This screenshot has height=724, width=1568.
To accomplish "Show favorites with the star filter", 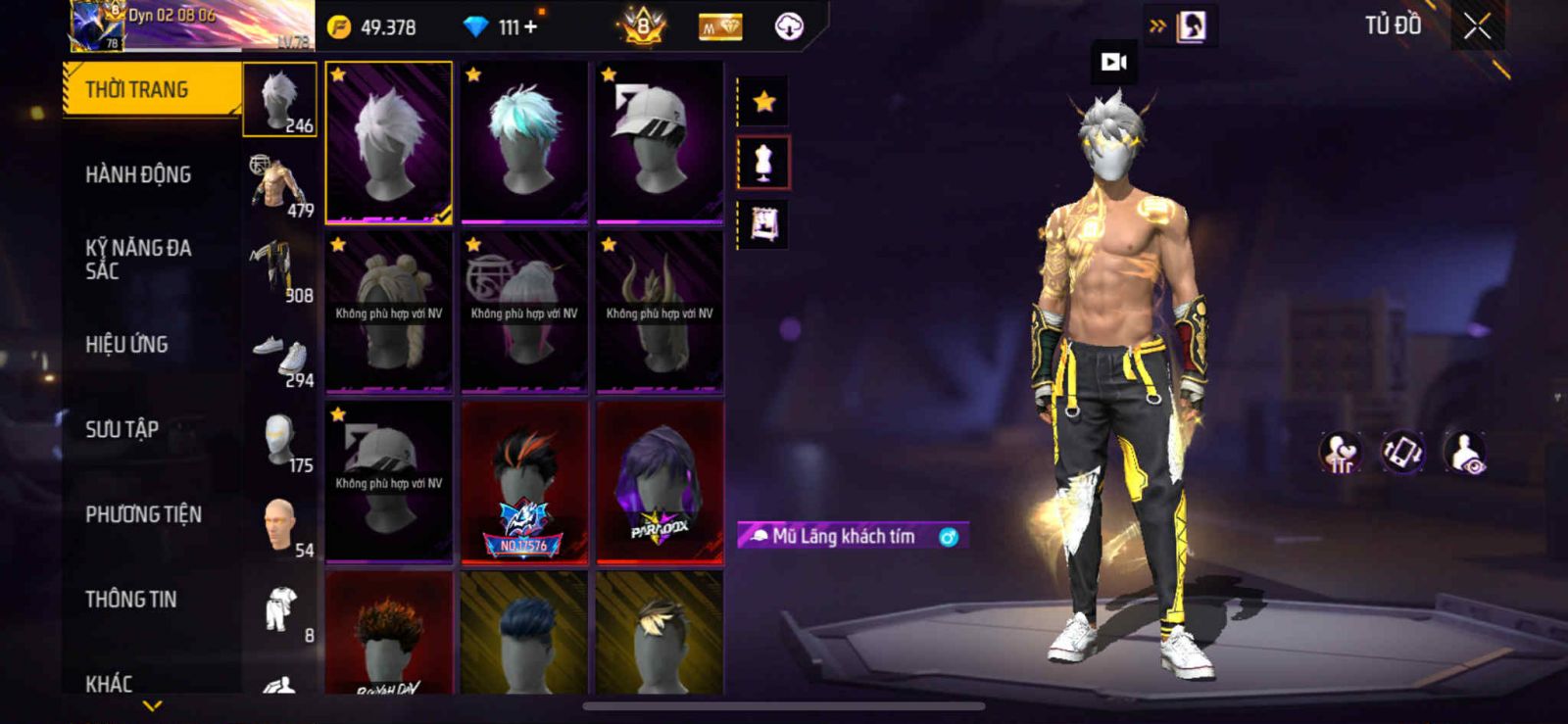I will click(x=763, y=101).
